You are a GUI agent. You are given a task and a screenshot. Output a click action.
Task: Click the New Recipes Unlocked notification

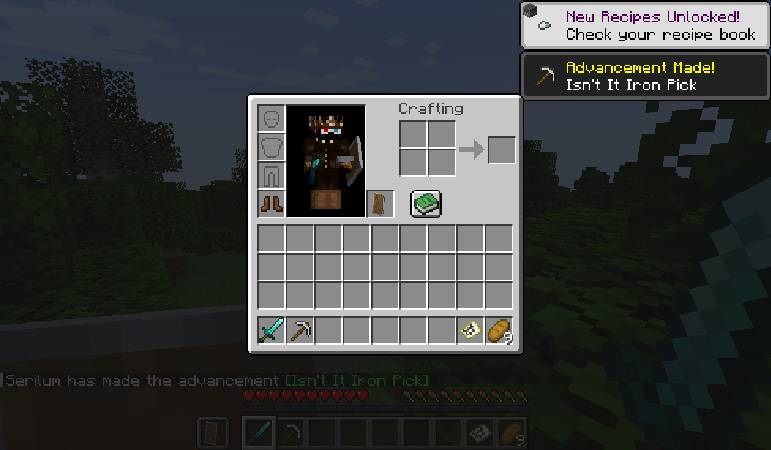[x=645, y=25]
